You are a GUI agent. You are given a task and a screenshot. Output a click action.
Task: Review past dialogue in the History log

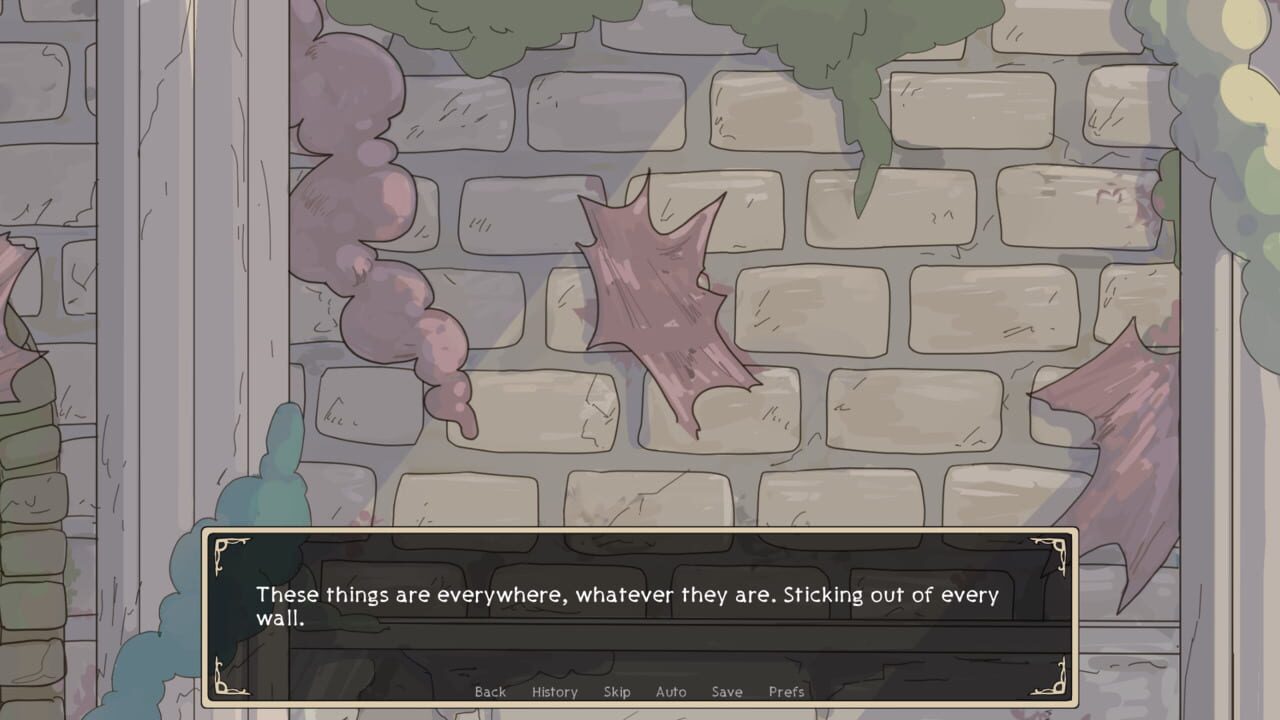[x=554, y=691]
